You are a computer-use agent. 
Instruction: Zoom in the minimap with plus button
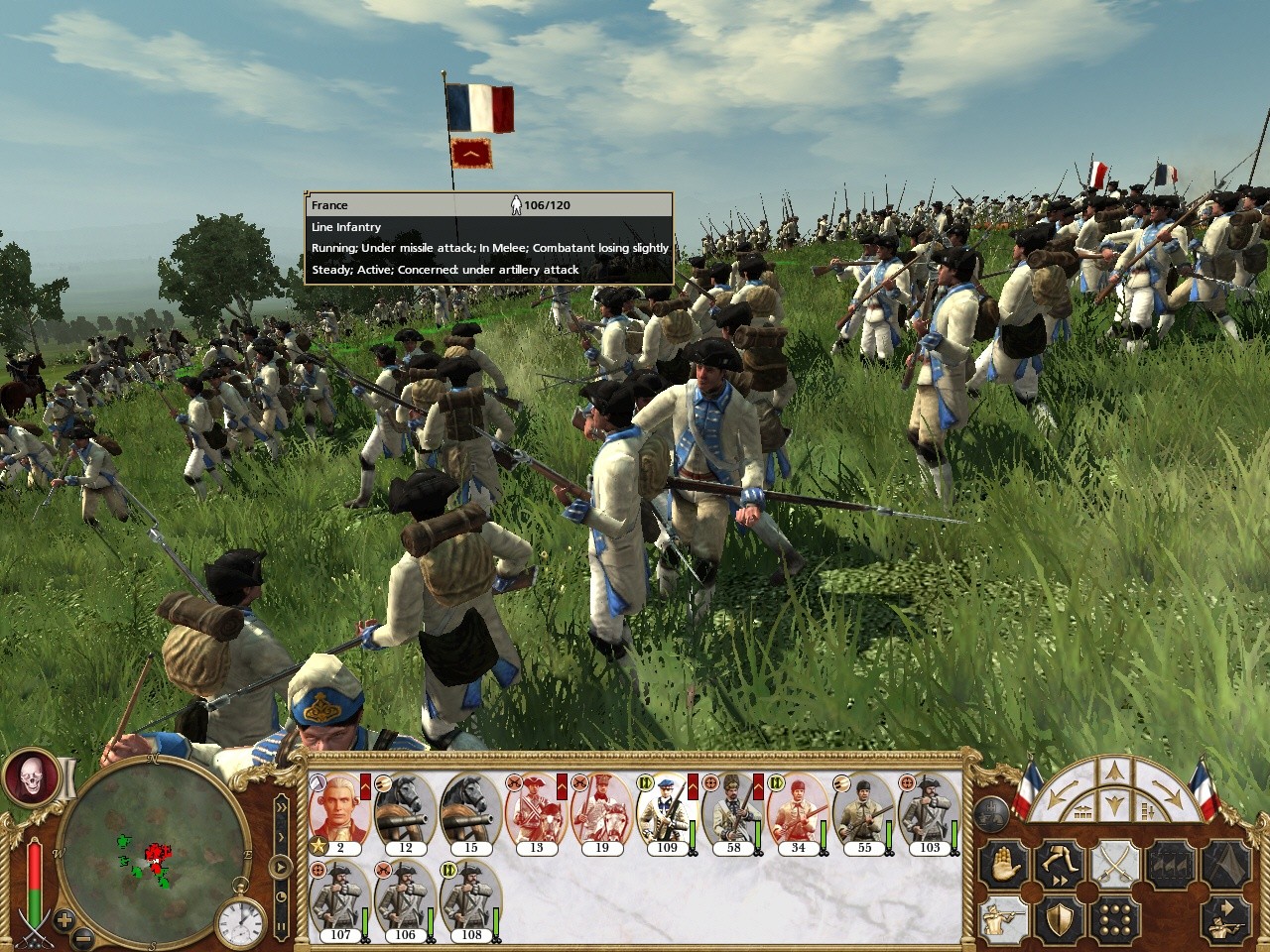[x=64, y=918]
